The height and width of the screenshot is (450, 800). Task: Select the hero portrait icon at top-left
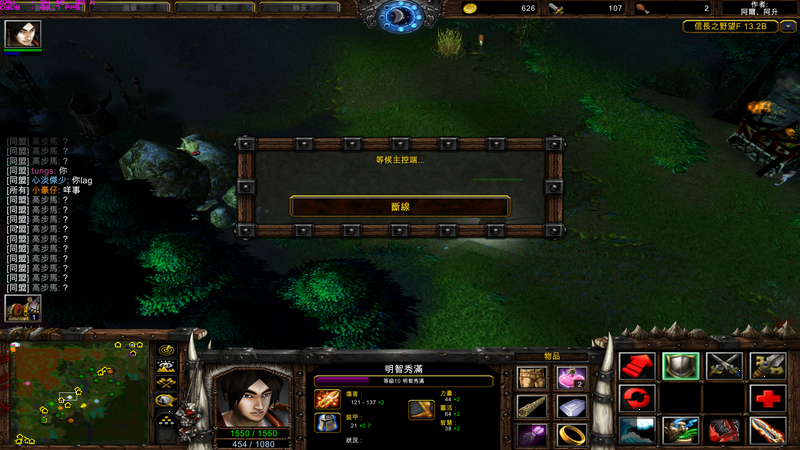pos(22,35)
